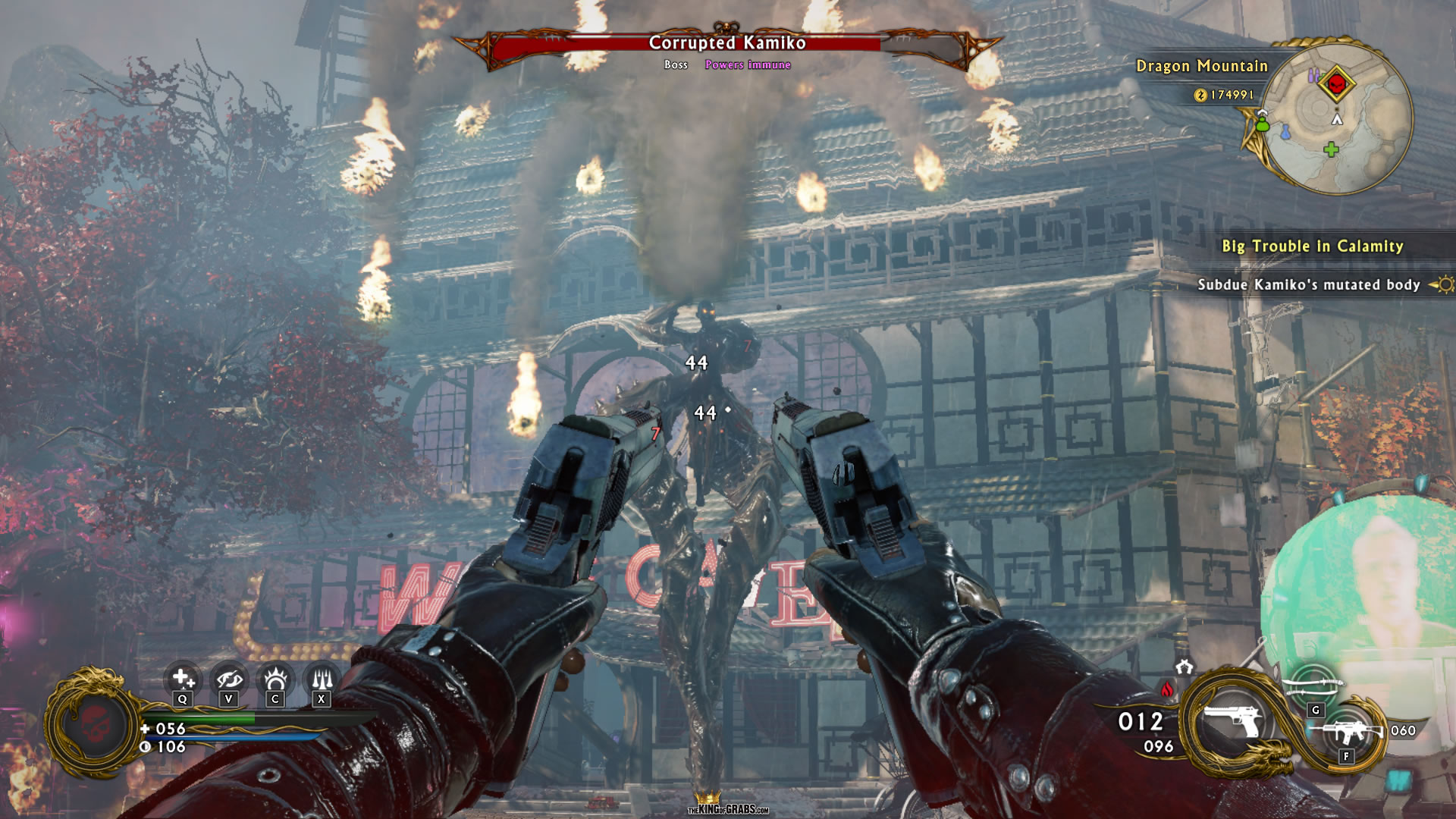Screen dimensions: 1456x819
Task: Open the Big Trouble in Calamity quest
Action: (x=1312, y=246)
